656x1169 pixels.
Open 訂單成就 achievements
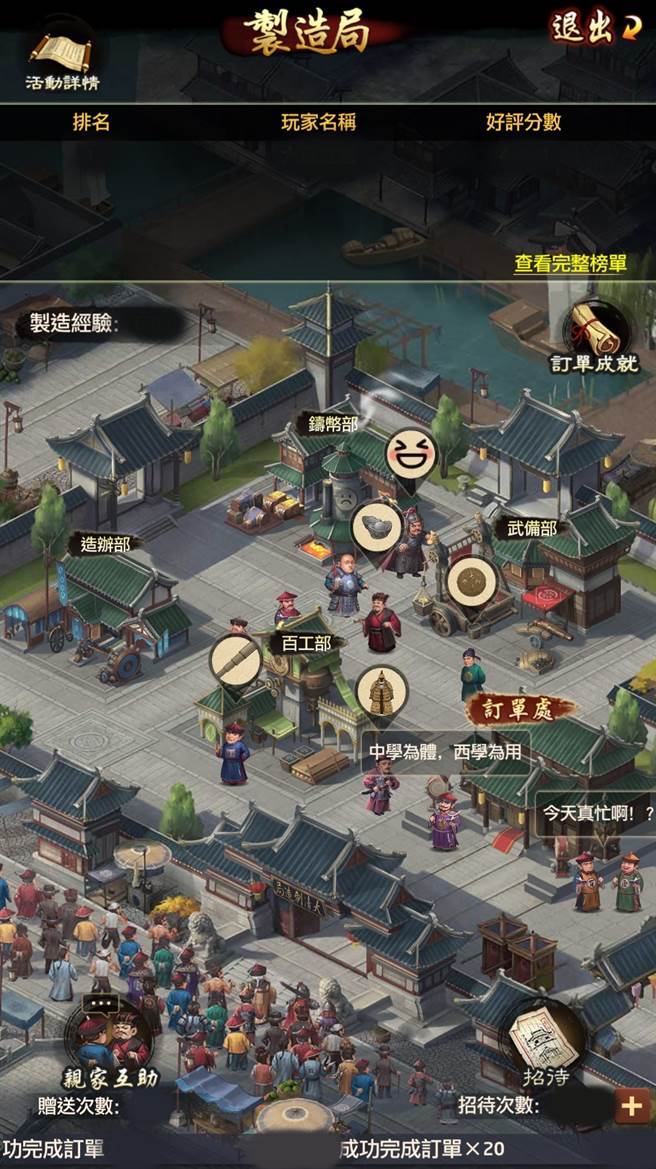pos(594,335)
